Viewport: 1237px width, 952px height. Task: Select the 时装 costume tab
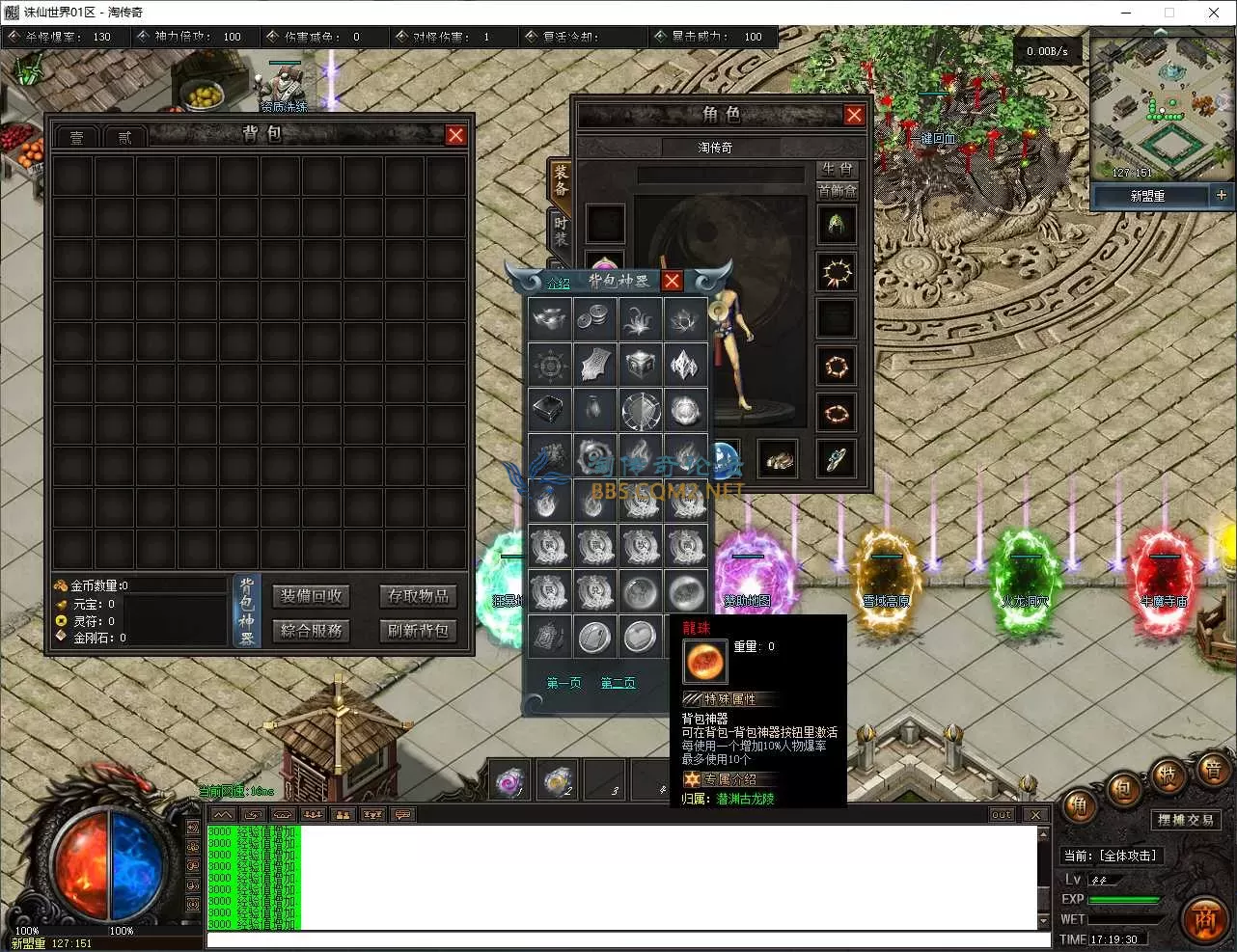point(561,230)
